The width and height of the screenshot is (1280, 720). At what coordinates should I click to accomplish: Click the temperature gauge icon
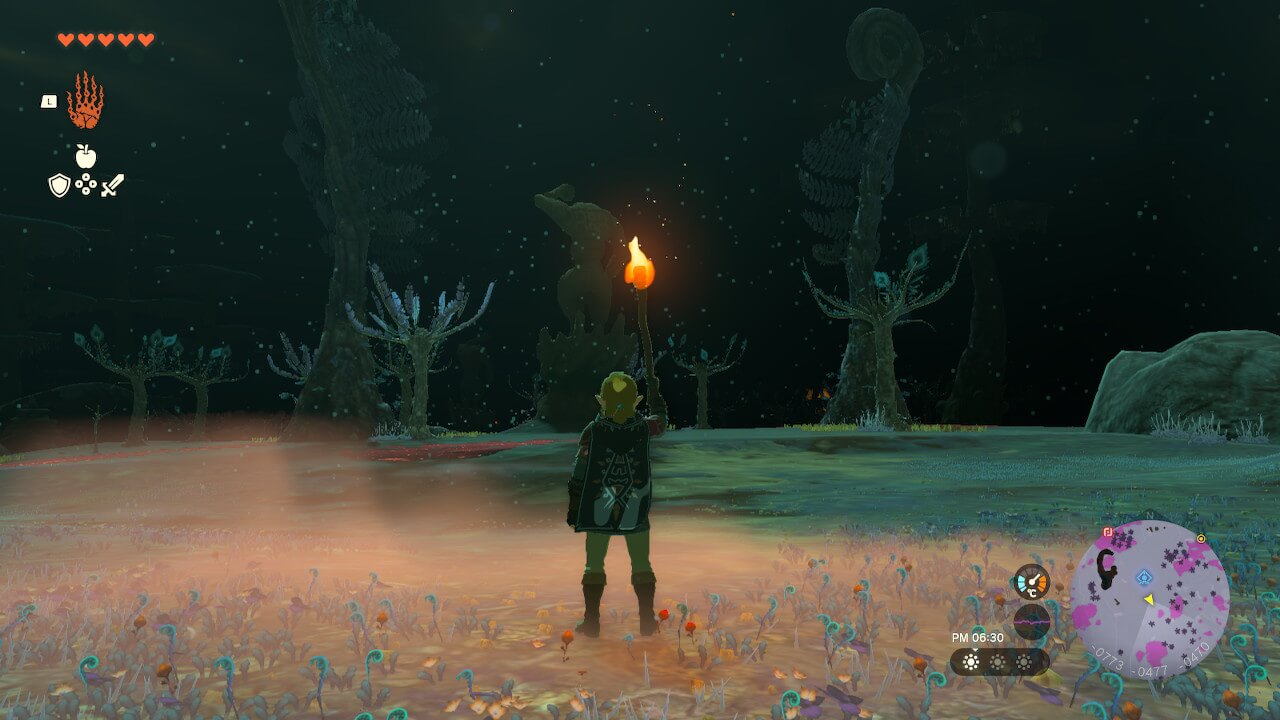pos(1031,581)
